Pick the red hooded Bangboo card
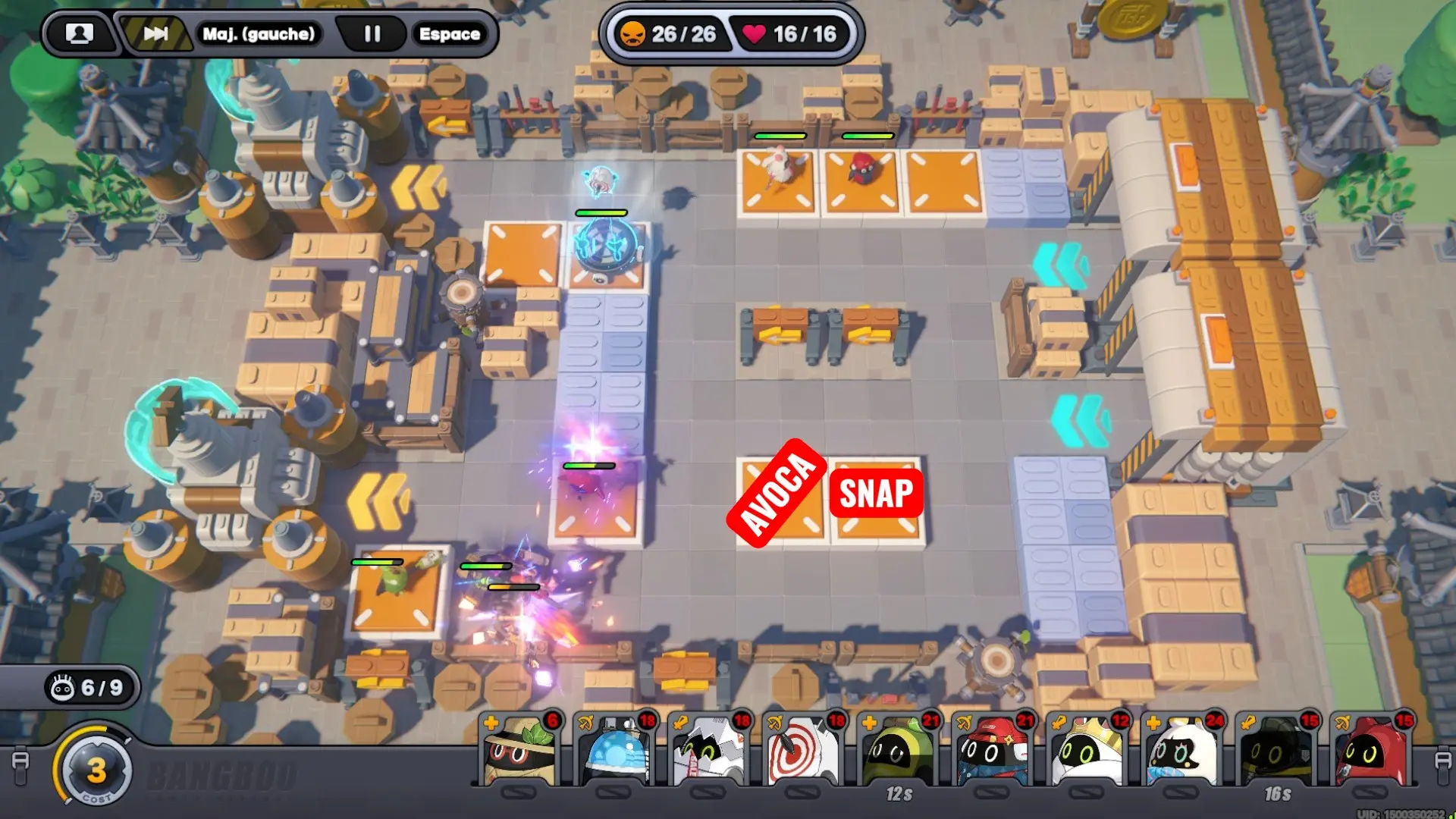 [x=1371, y=751]
